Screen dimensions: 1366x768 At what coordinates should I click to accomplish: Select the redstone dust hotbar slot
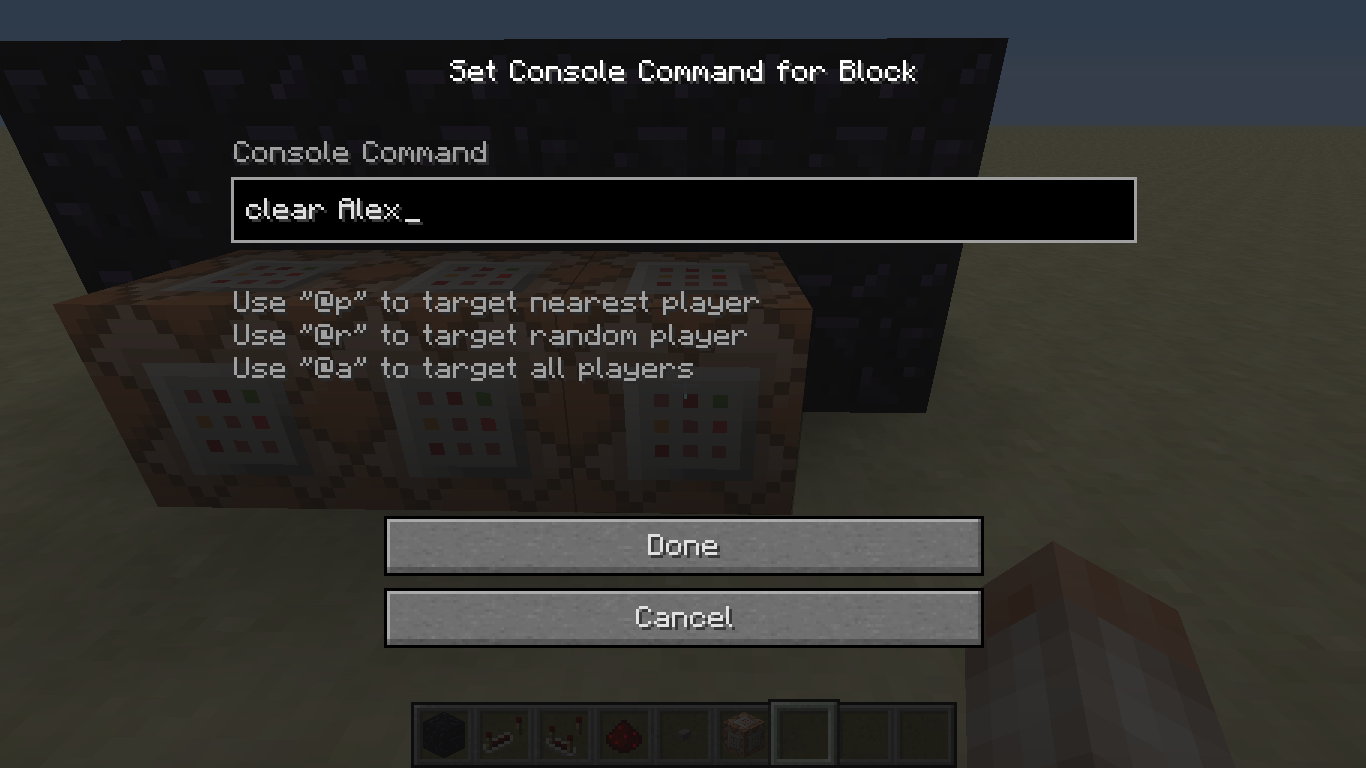(x=624, y=735)
